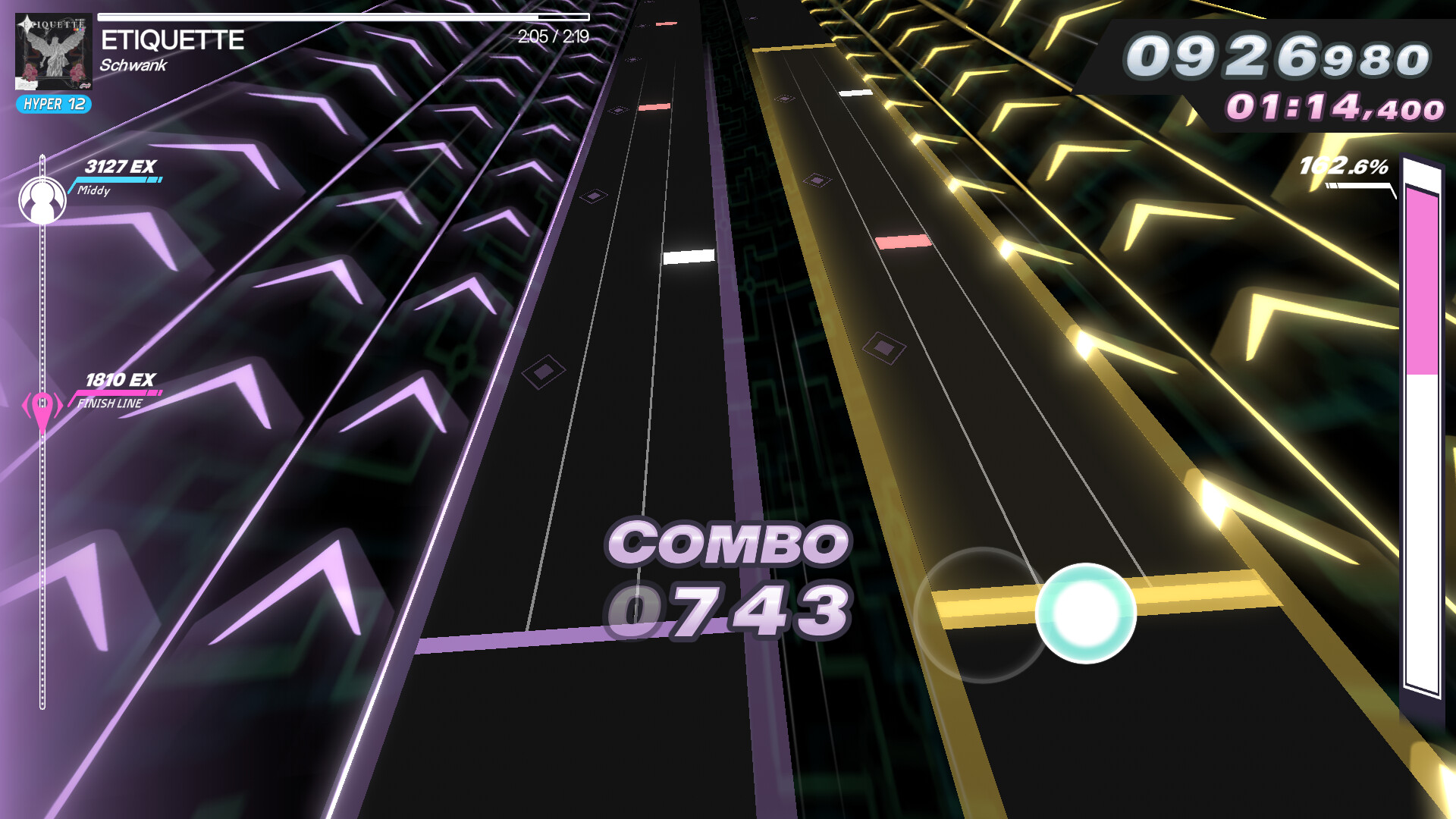
Task: Click the timer showing 01:14,400
Action: click(x=1335, y=109)
